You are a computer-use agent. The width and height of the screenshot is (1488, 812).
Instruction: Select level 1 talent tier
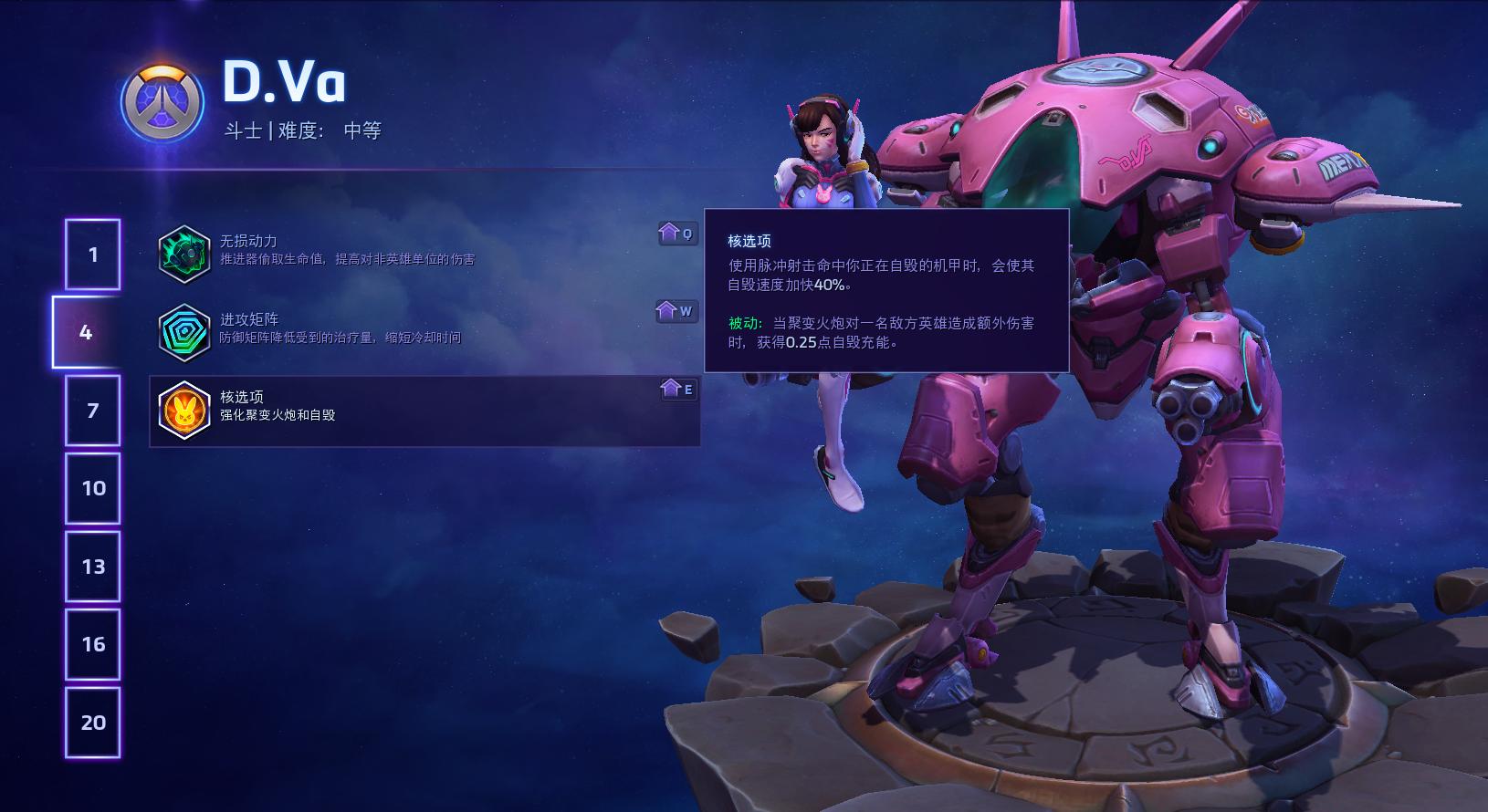(92, 254)
